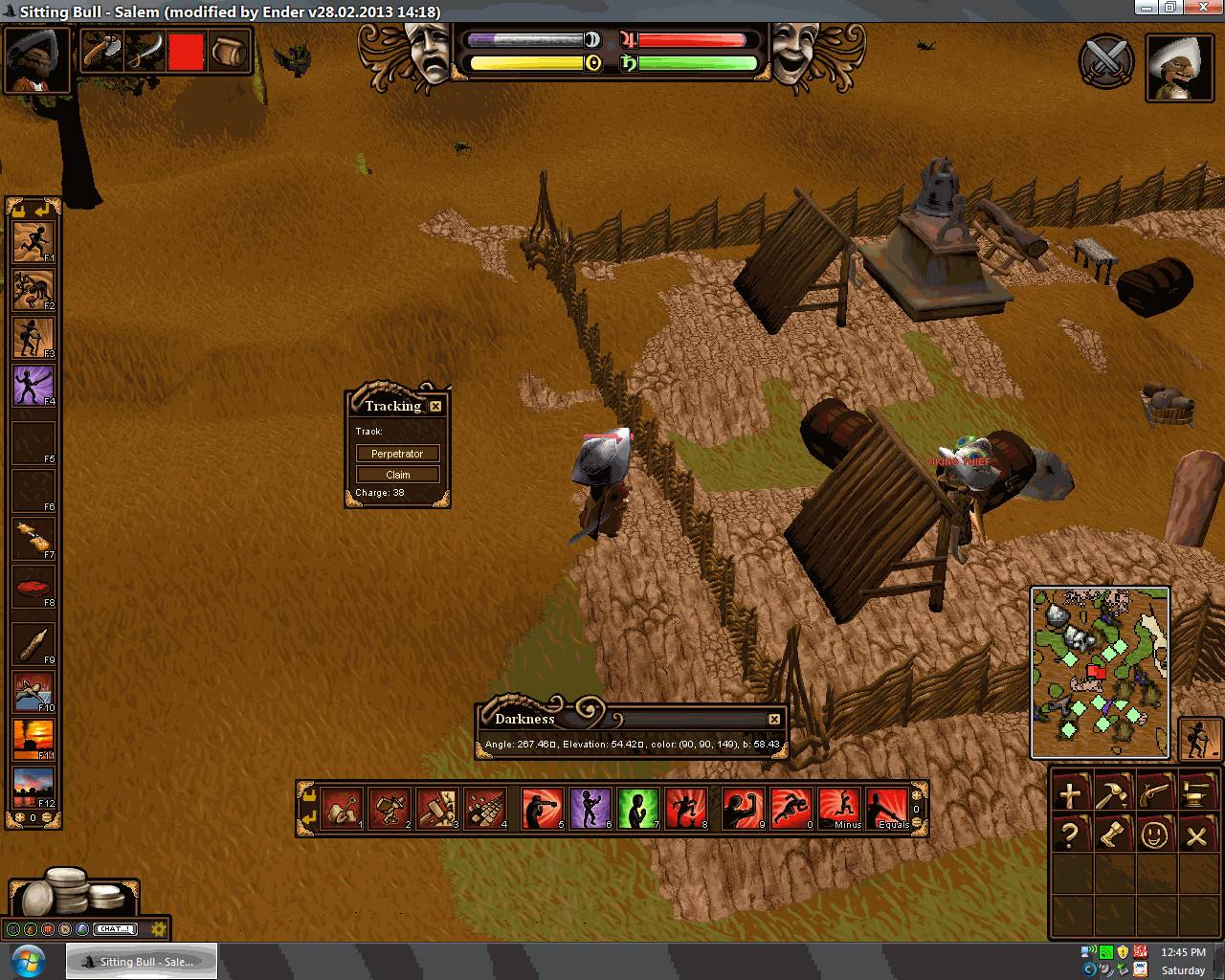This screenshot has height=980, width=1225.
Task: Select the red square equipment slot
Action: 186,52
